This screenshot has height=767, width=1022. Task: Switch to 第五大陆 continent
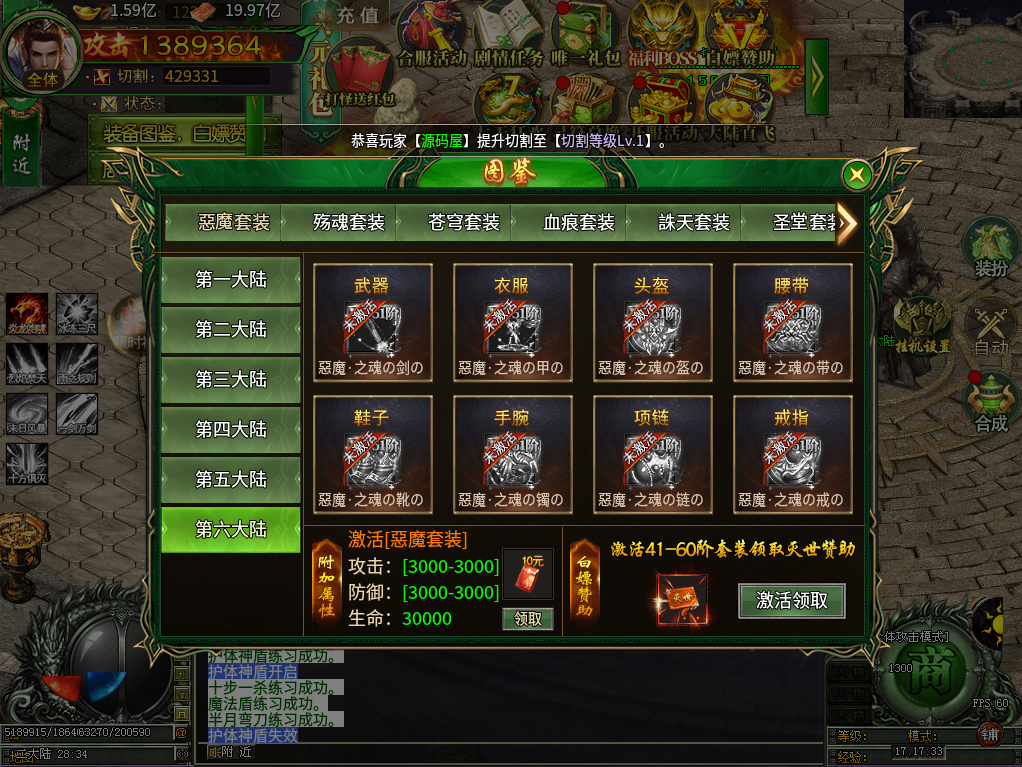coord(231,480)
